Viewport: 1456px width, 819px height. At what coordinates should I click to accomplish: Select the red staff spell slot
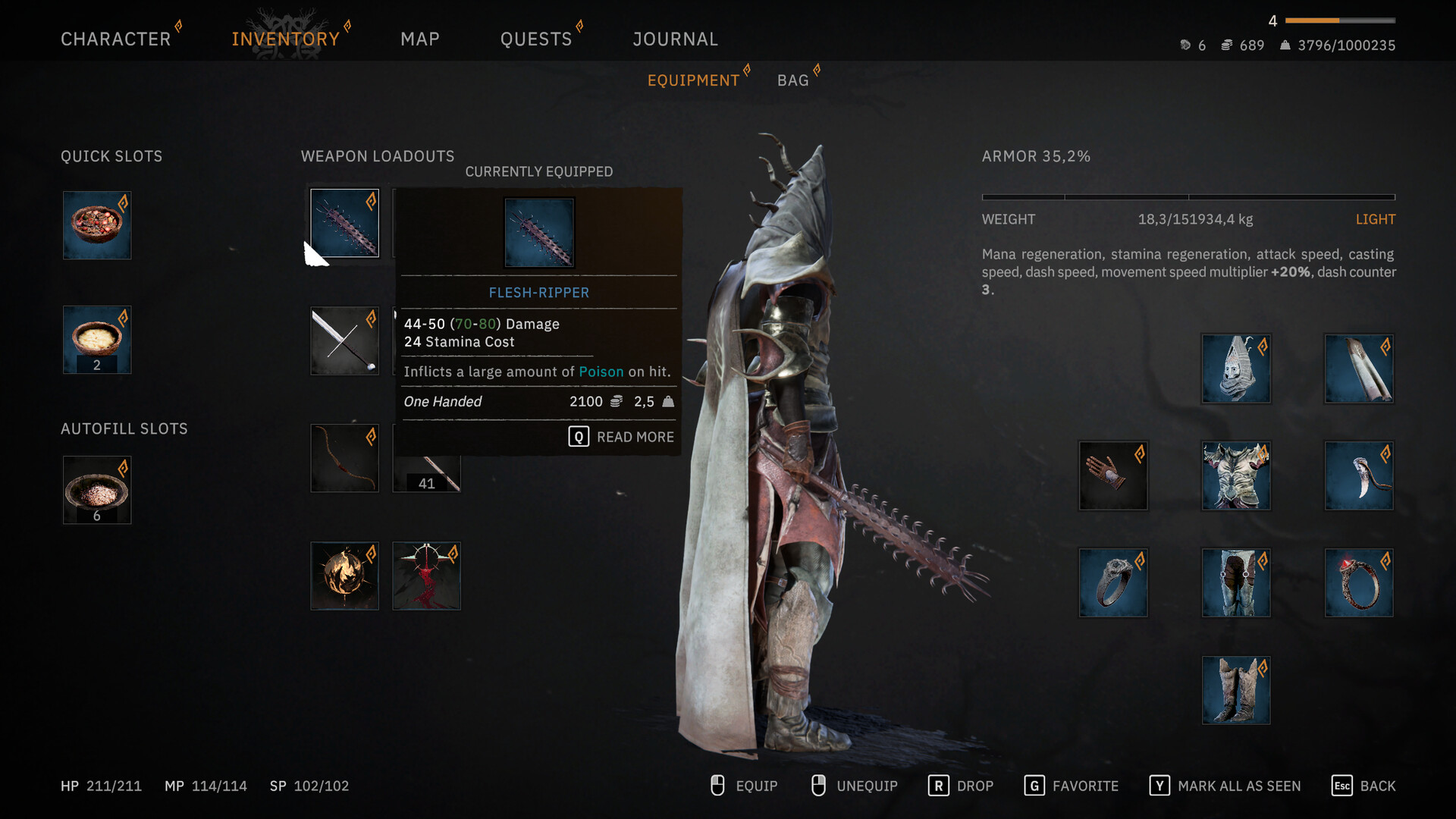426,576
